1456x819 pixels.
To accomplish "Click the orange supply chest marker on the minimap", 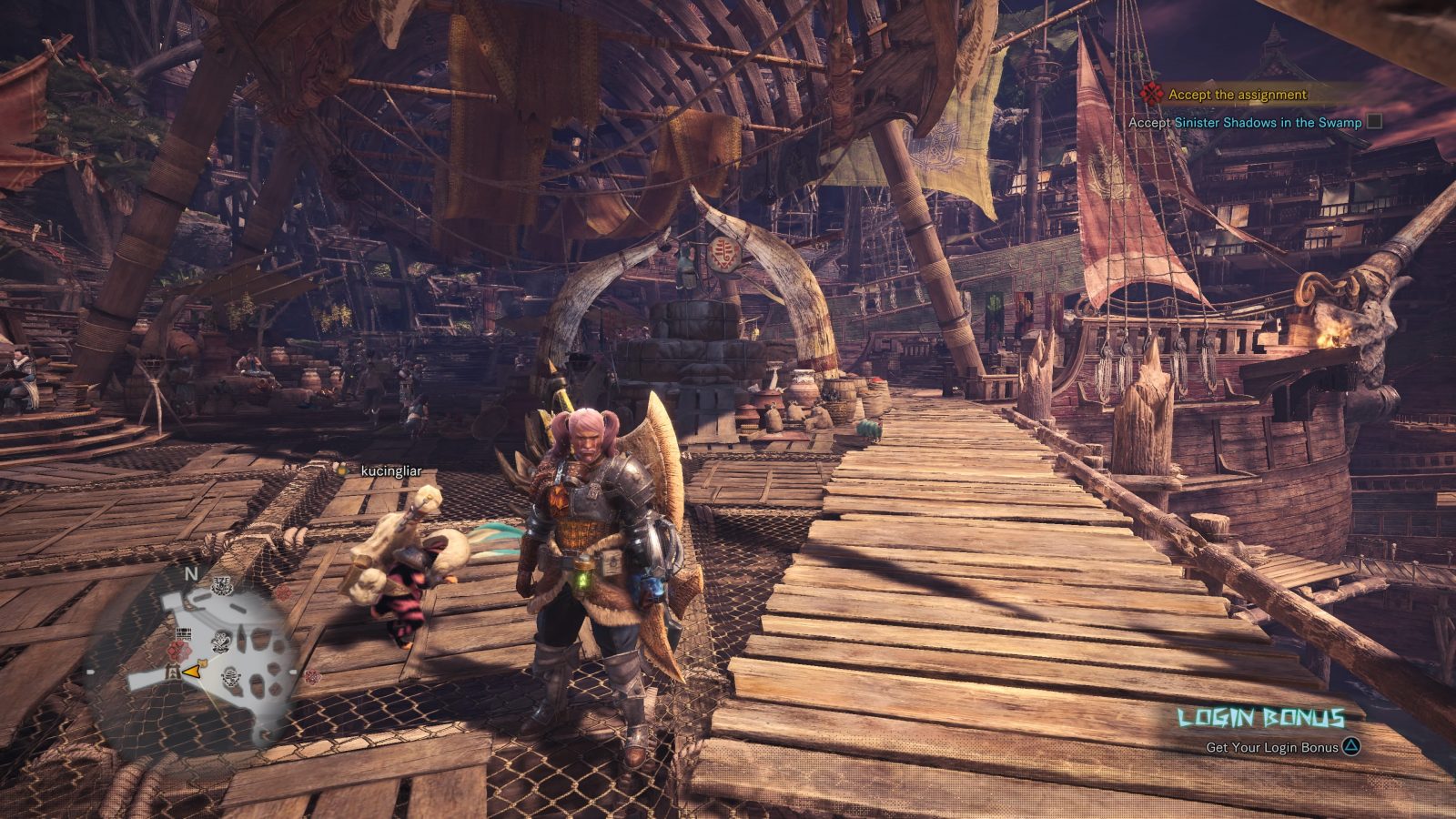I will [202, 662].
